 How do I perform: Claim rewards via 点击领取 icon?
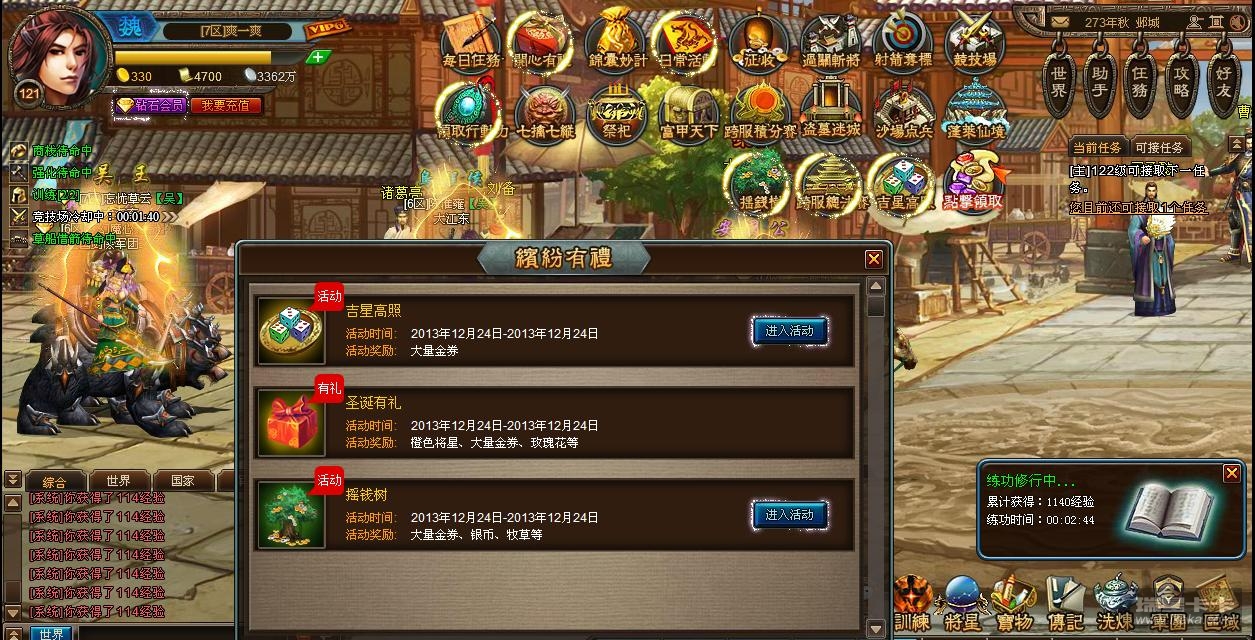[973, 181]
